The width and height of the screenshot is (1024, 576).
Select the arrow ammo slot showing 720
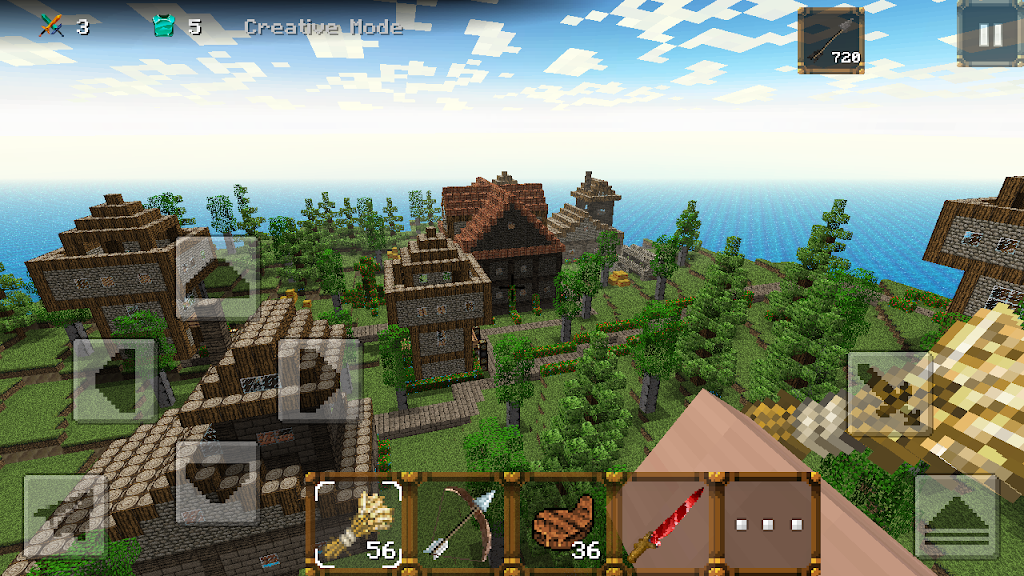coord(831,41)
